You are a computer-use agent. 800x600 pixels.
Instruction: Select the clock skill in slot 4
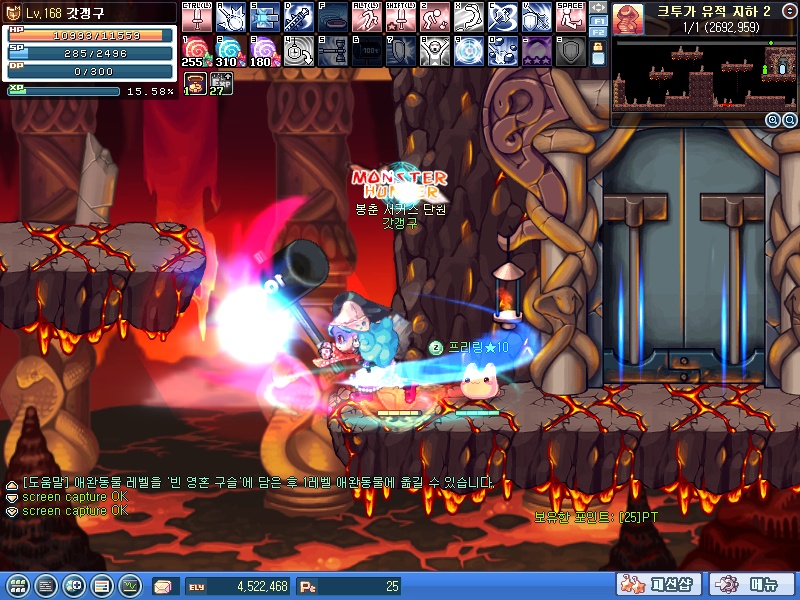(x=295, y=50)
